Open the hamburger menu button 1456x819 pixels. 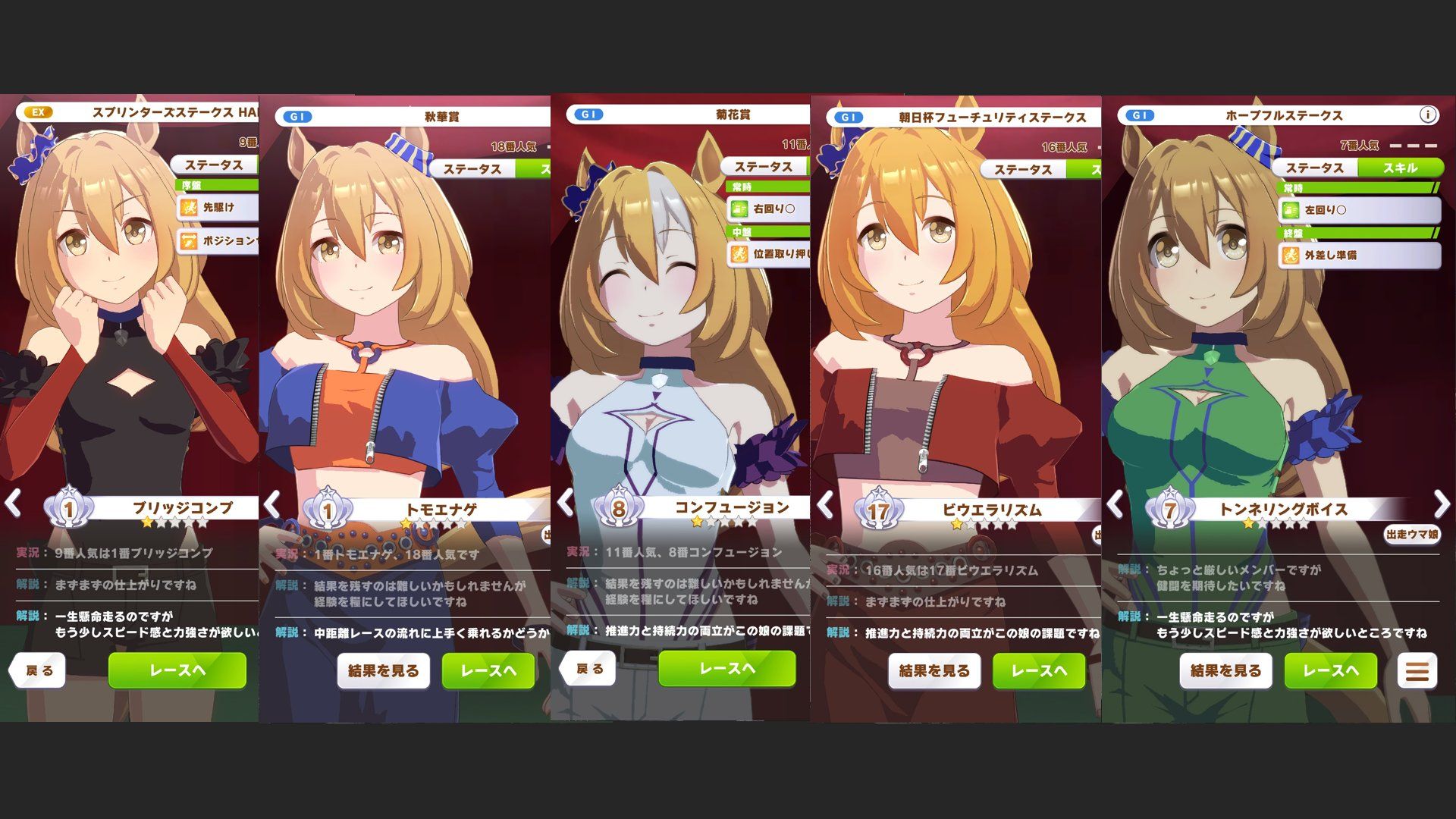[1417, 671]
